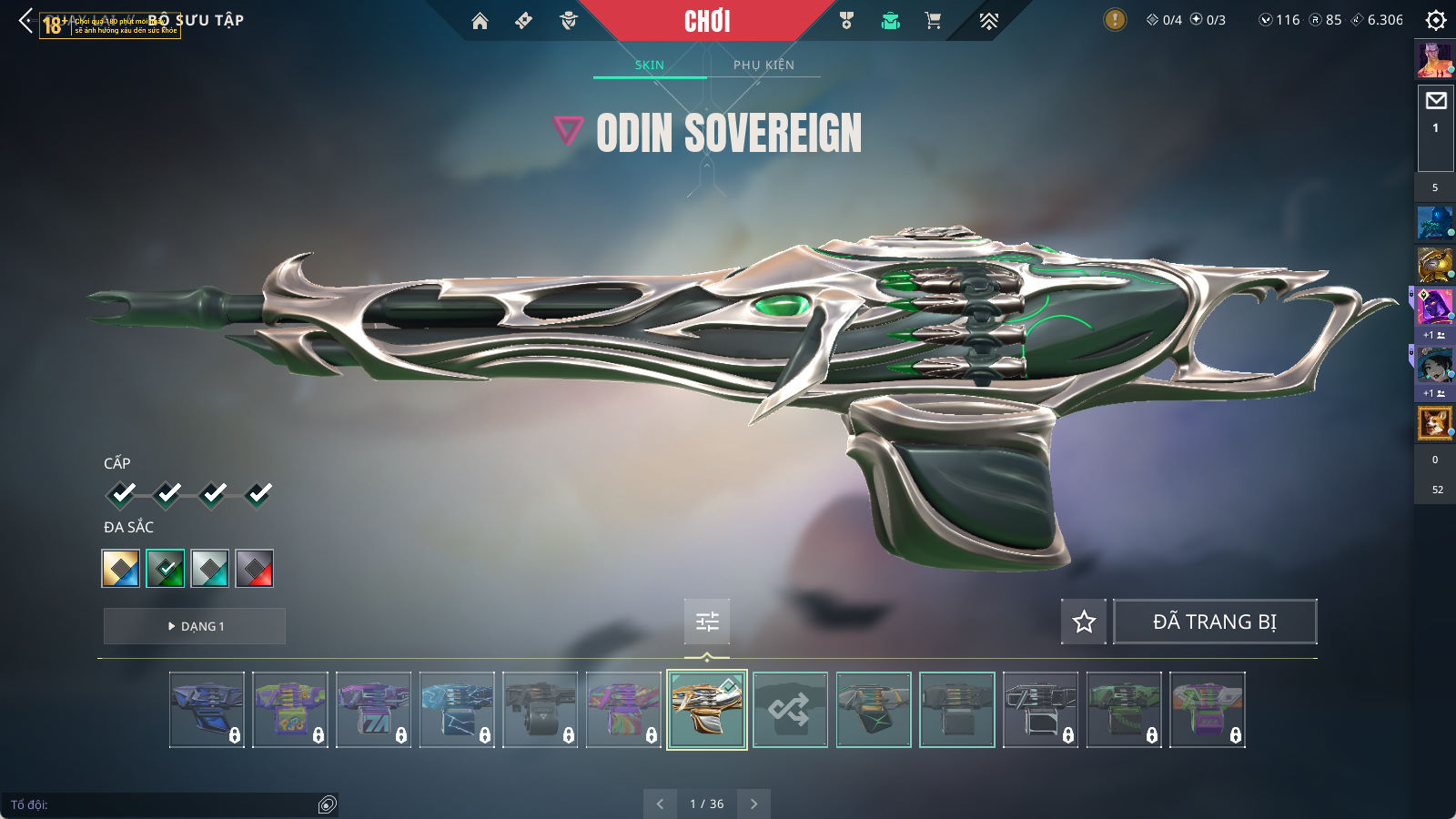The width and height of the screenshot is (1456, 819).
Task: Go back with the arrow button
Action: pos(25,20)
